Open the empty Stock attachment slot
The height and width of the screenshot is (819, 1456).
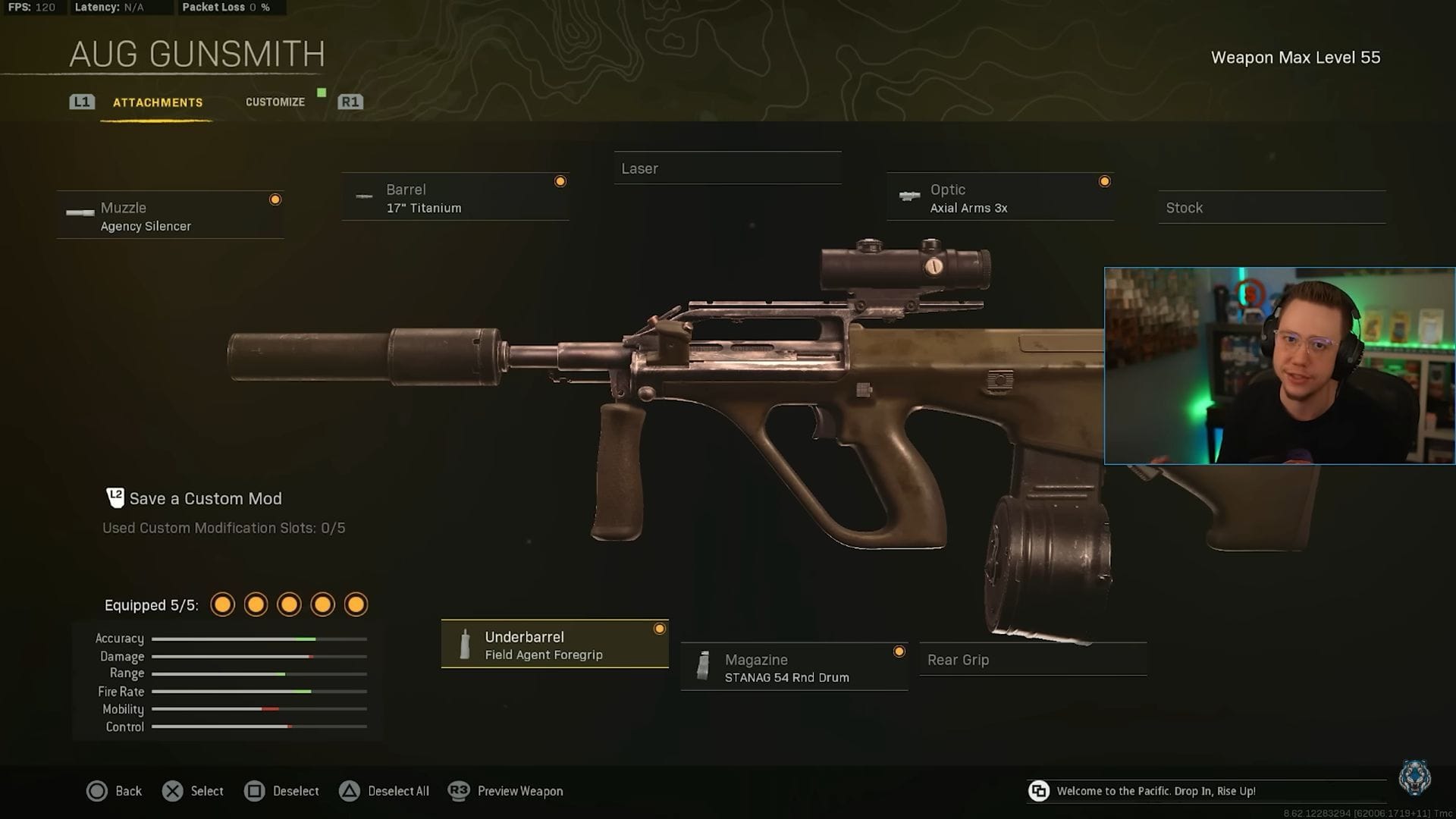(x=1271, y=207)
